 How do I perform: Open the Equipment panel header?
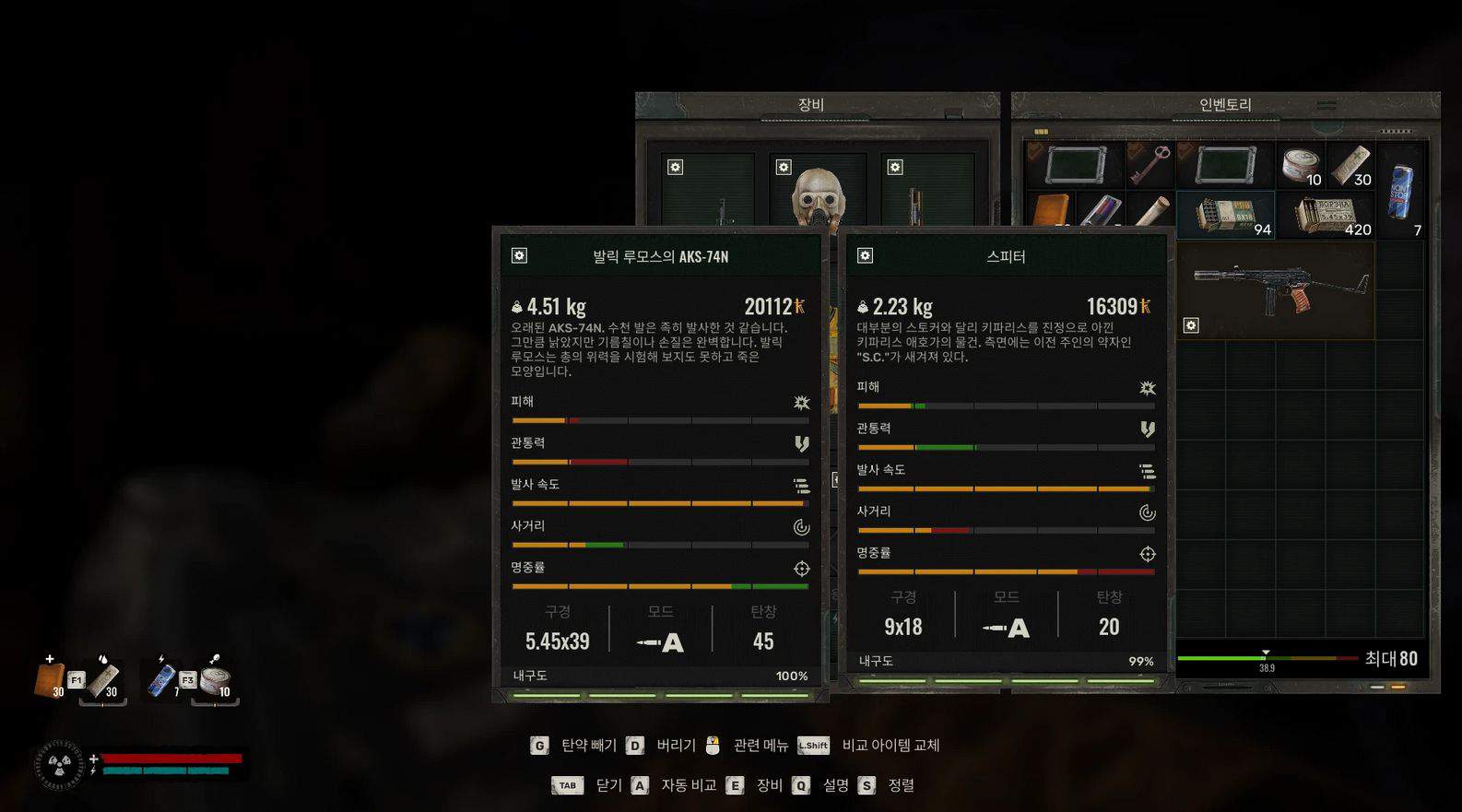[811, 105]
